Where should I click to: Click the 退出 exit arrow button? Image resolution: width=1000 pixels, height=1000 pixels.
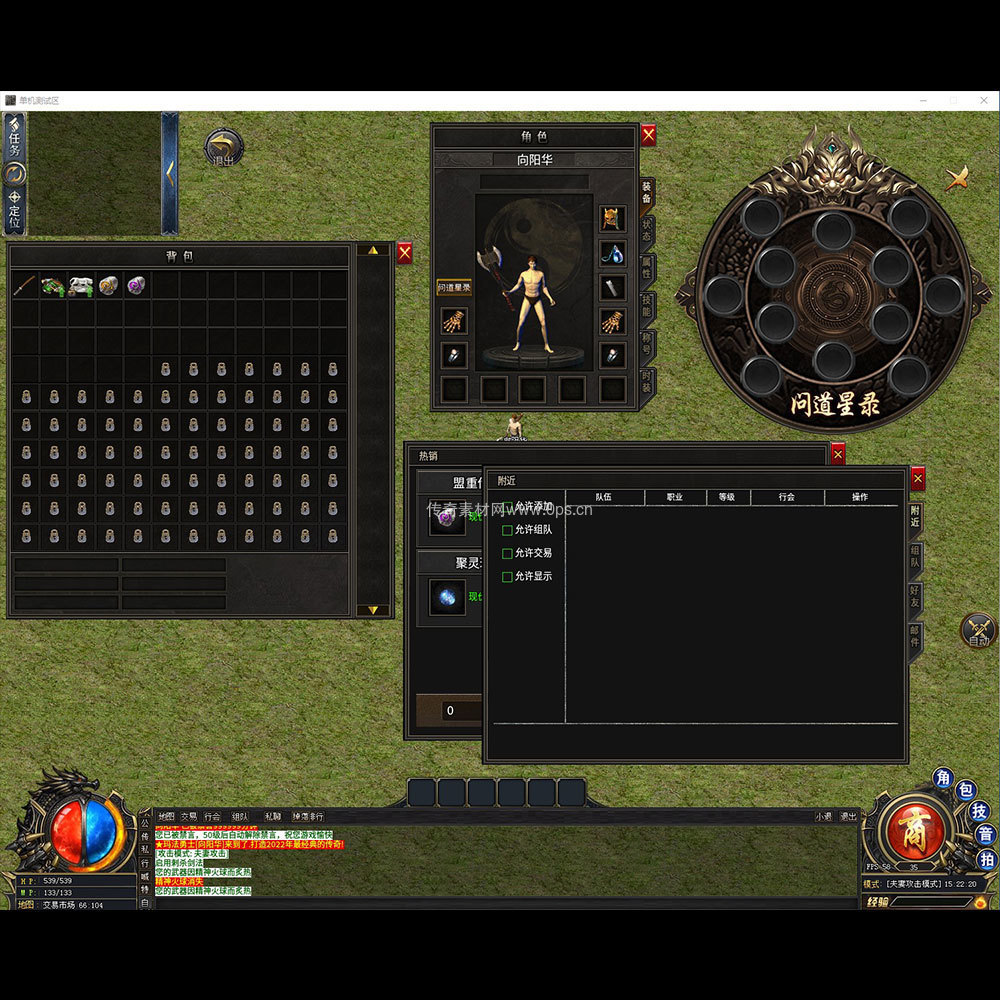[x=223, y=147]
